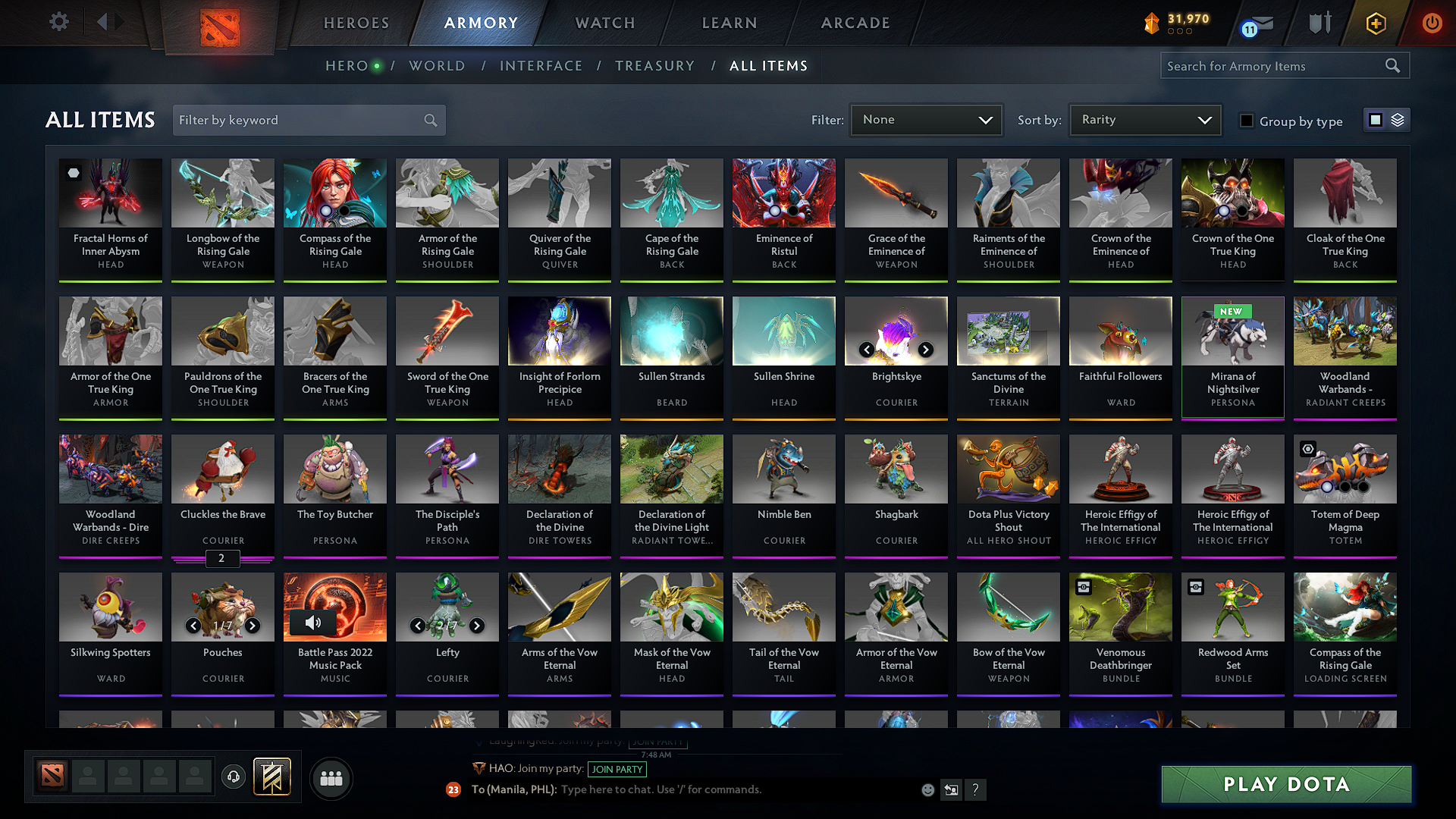Open the emoji picker in chat bar

click(927, 789)
